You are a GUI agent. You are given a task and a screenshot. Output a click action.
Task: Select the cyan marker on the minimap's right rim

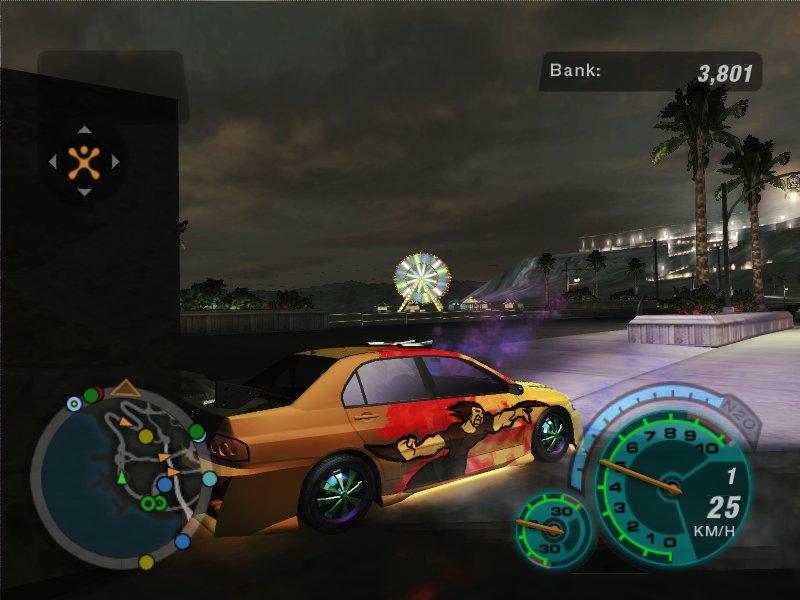[x=209, y=479]
